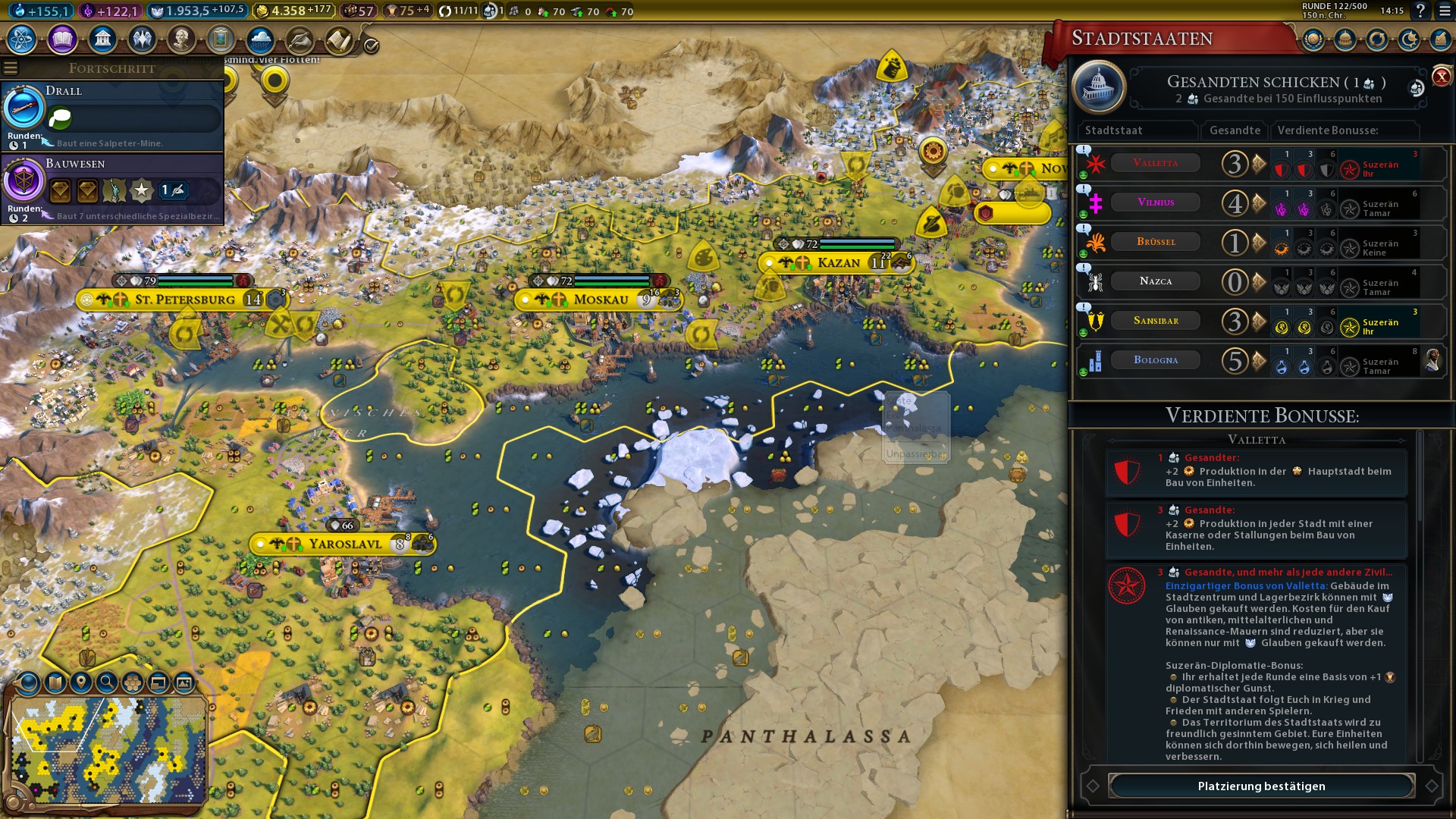This screenshot has width=1456, height=819.
Task: Select the Moskau city banner
Action: 600,300
